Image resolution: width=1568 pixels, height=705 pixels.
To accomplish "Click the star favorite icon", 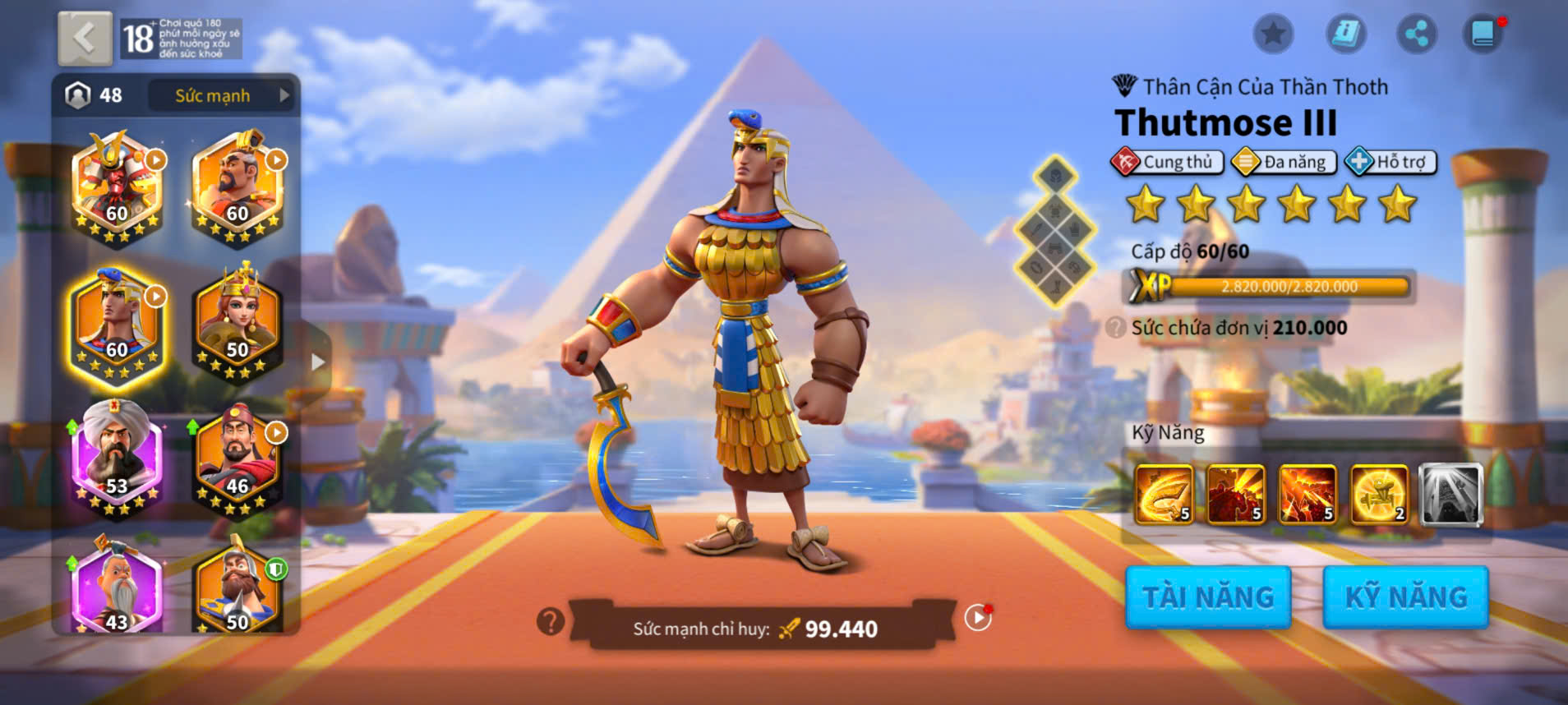I will [x=1273, y=34].
